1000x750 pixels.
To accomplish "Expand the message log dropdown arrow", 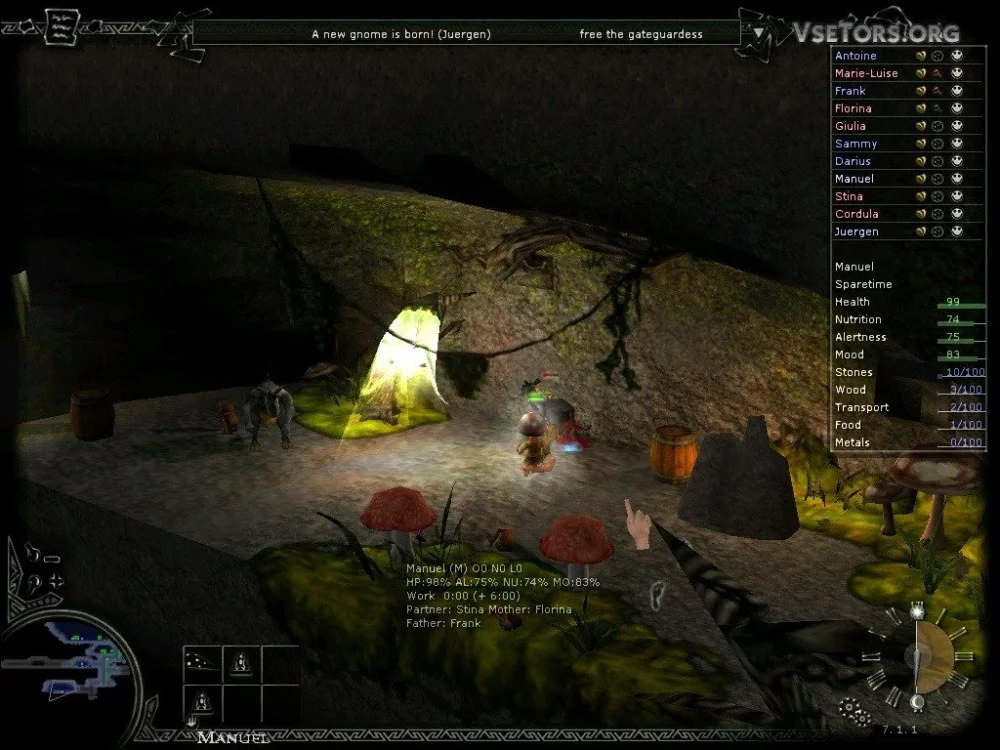I will coord(759,32).
